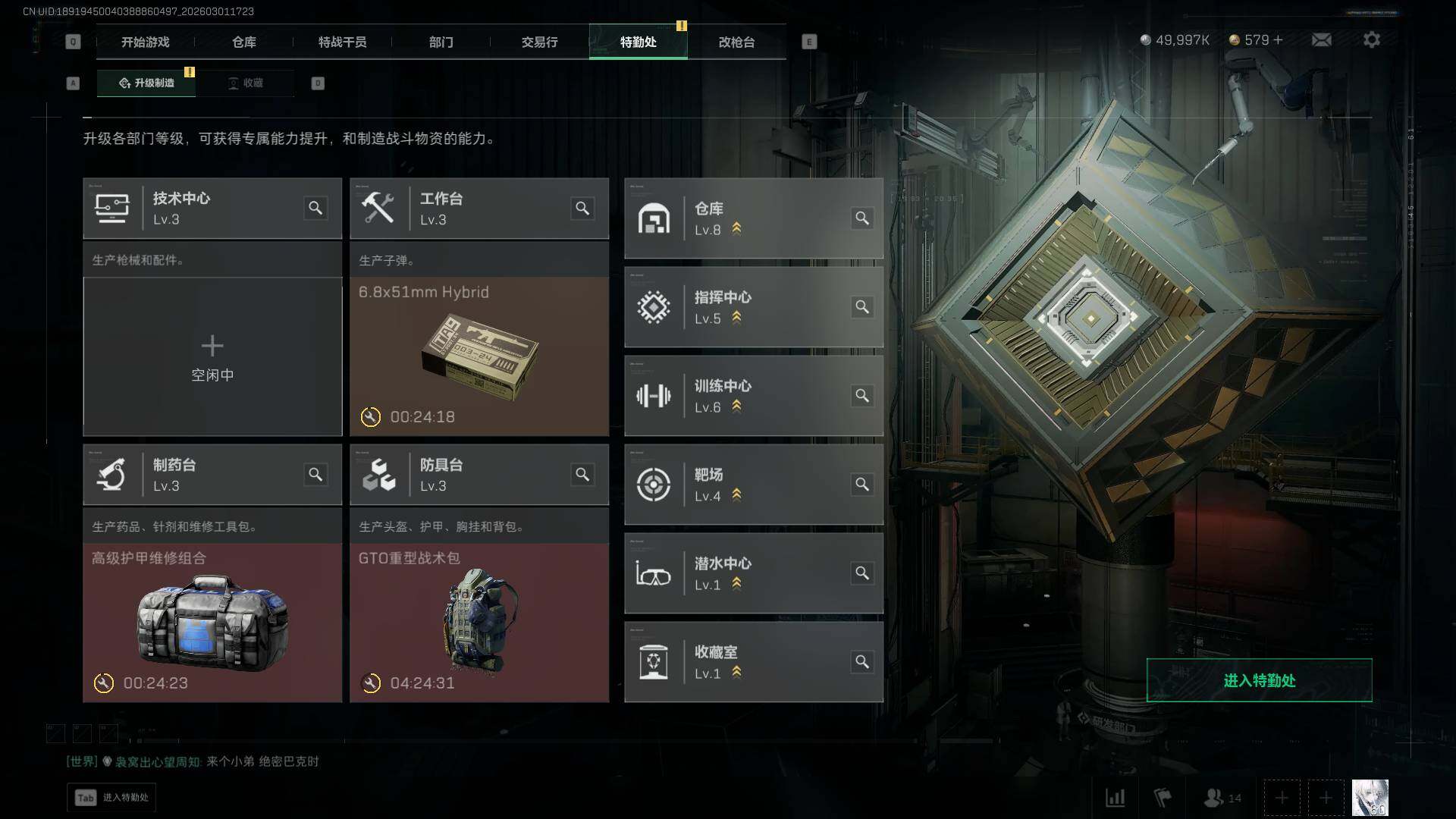1456x819 pixels.
Task: Open the 交易行 tab
Action: coord(539,42)
